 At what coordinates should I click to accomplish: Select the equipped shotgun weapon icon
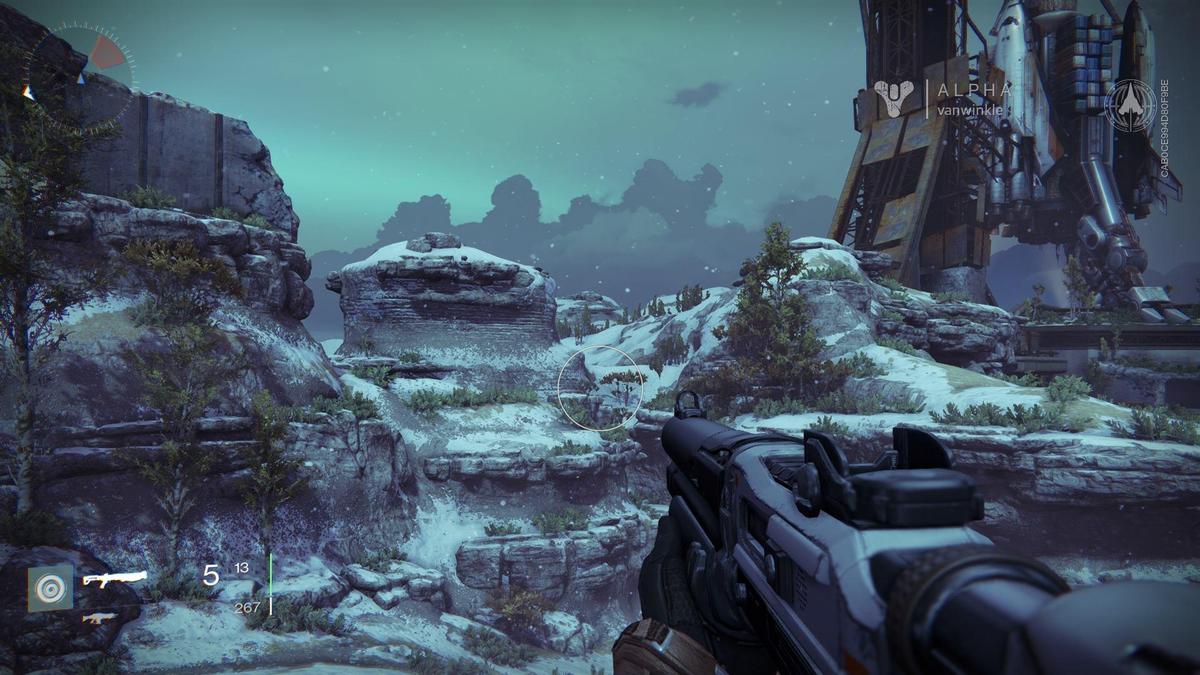coord(115,578)
